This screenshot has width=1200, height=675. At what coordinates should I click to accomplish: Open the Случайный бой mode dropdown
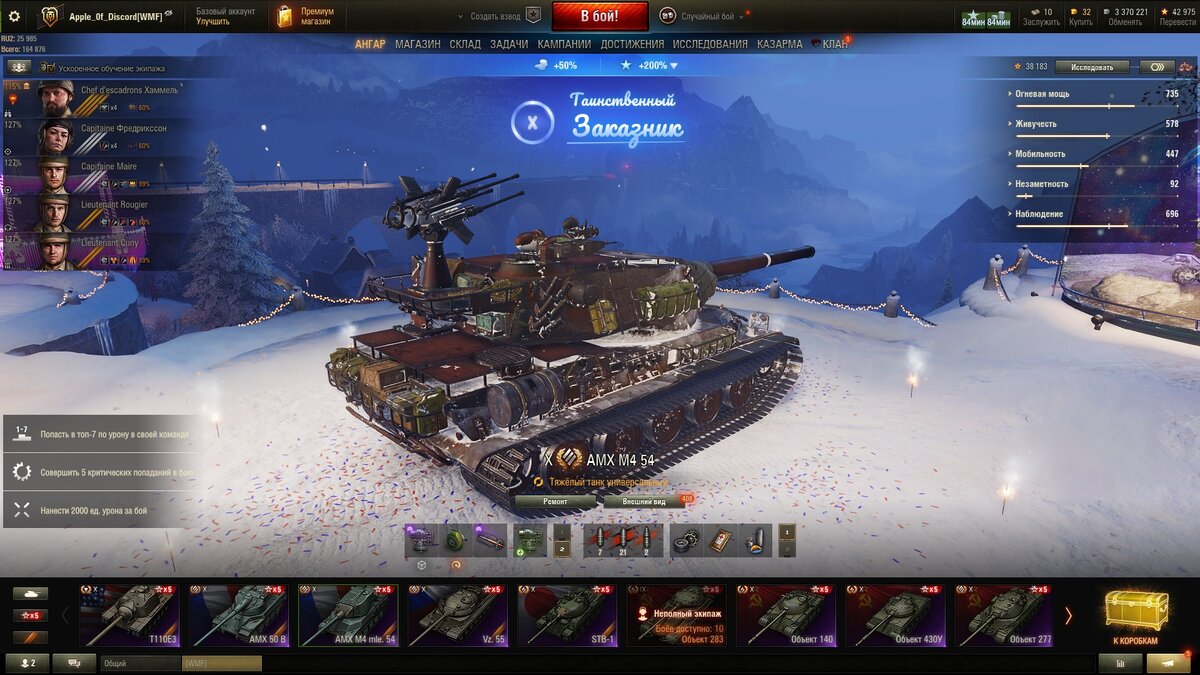click(702, 16)
